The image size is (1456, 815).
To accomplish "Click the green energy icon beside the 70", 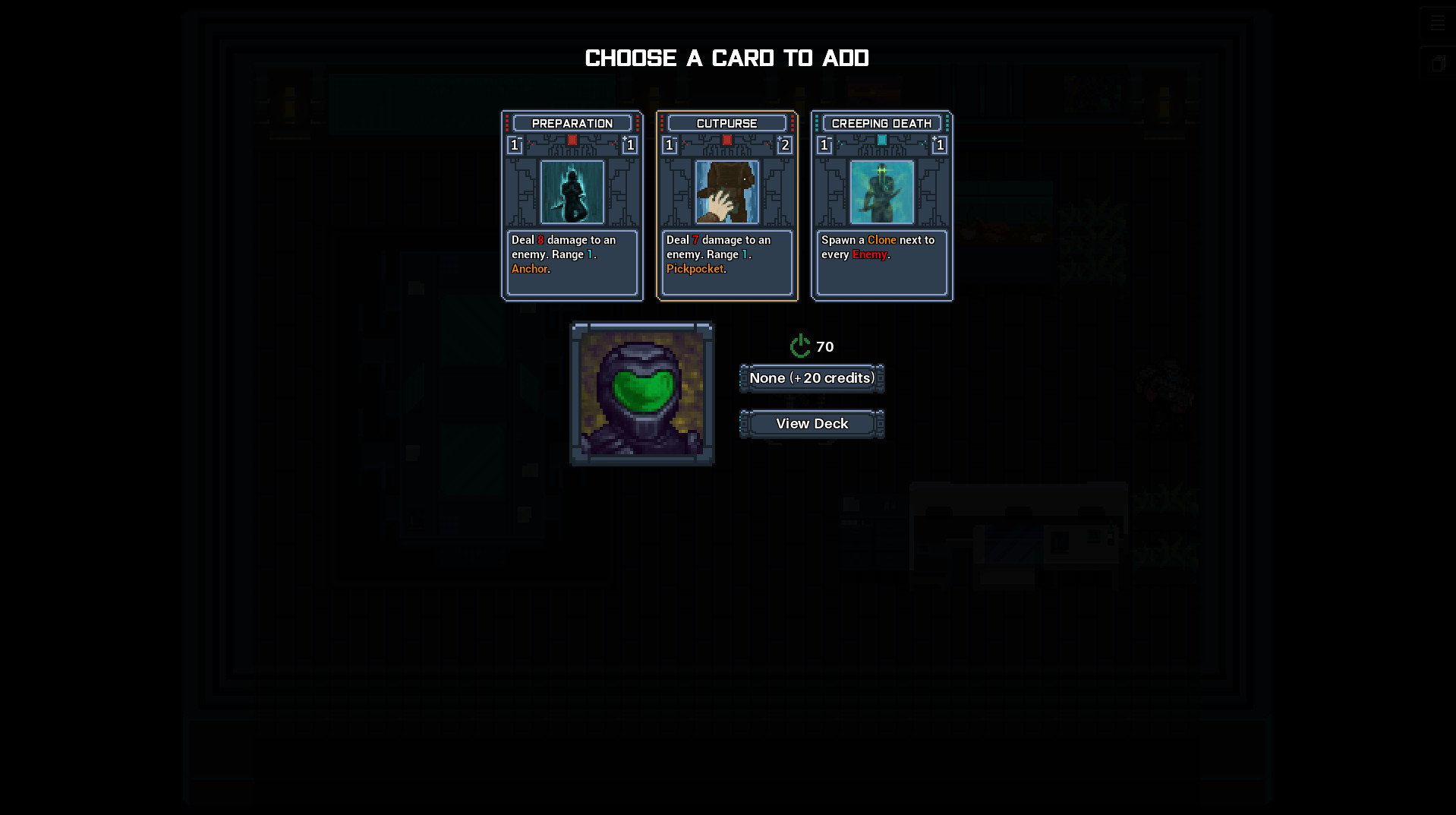I will tap(800, 346).
